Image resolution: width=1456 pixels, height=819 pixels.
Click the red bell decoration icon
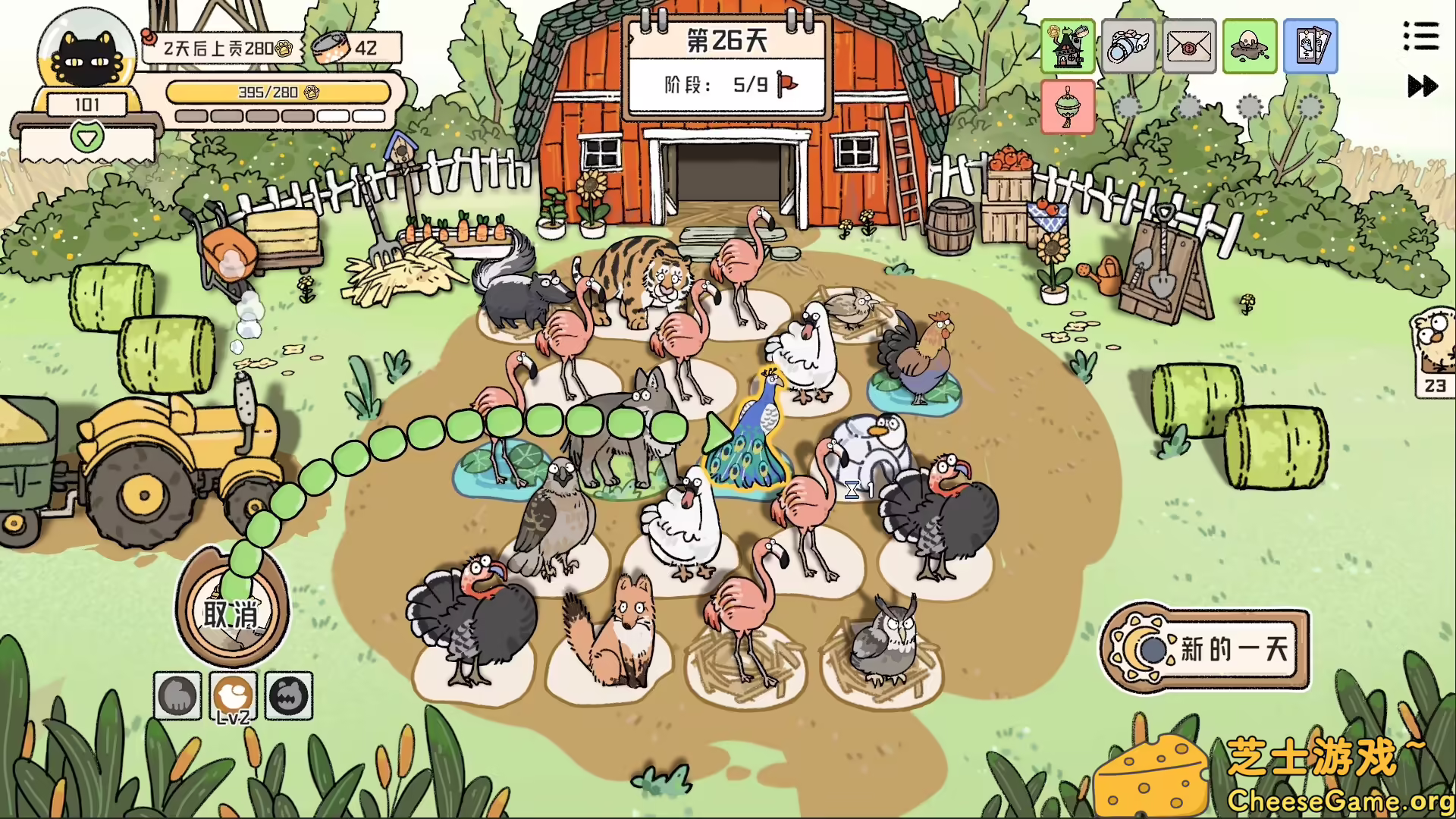(1068, 108)
